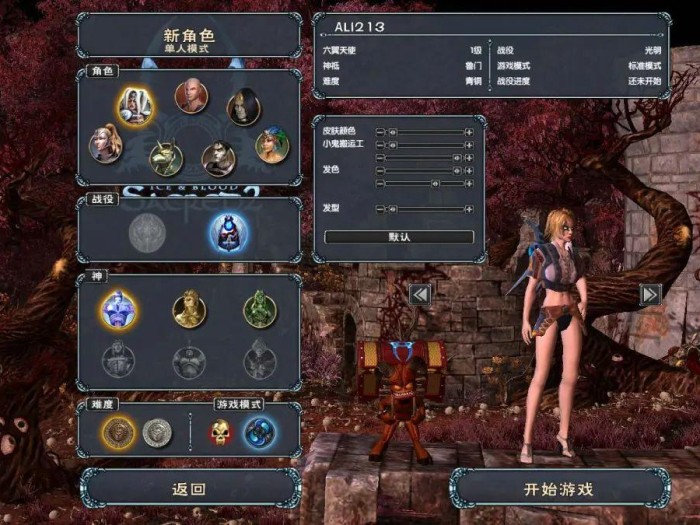700x525 pixels.
Task: Choose the golden jackal-headed Temple Guardian portrait
Action: [x=166, y=157]
